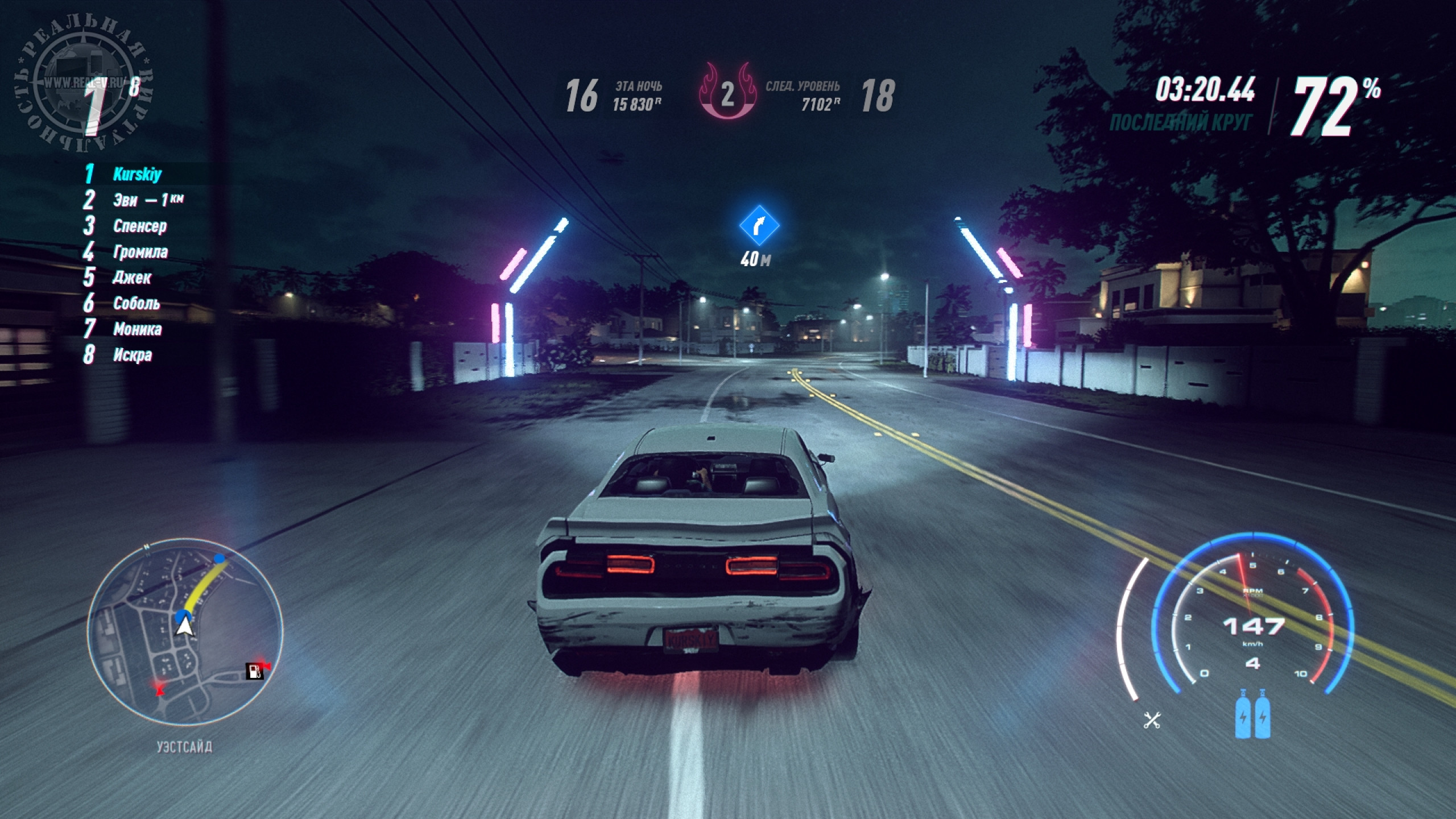Image resolution: width=1456 pixels, height=819 pixels.
Task: Select Kurskiy in the race standings
Action: coord(137,174)
